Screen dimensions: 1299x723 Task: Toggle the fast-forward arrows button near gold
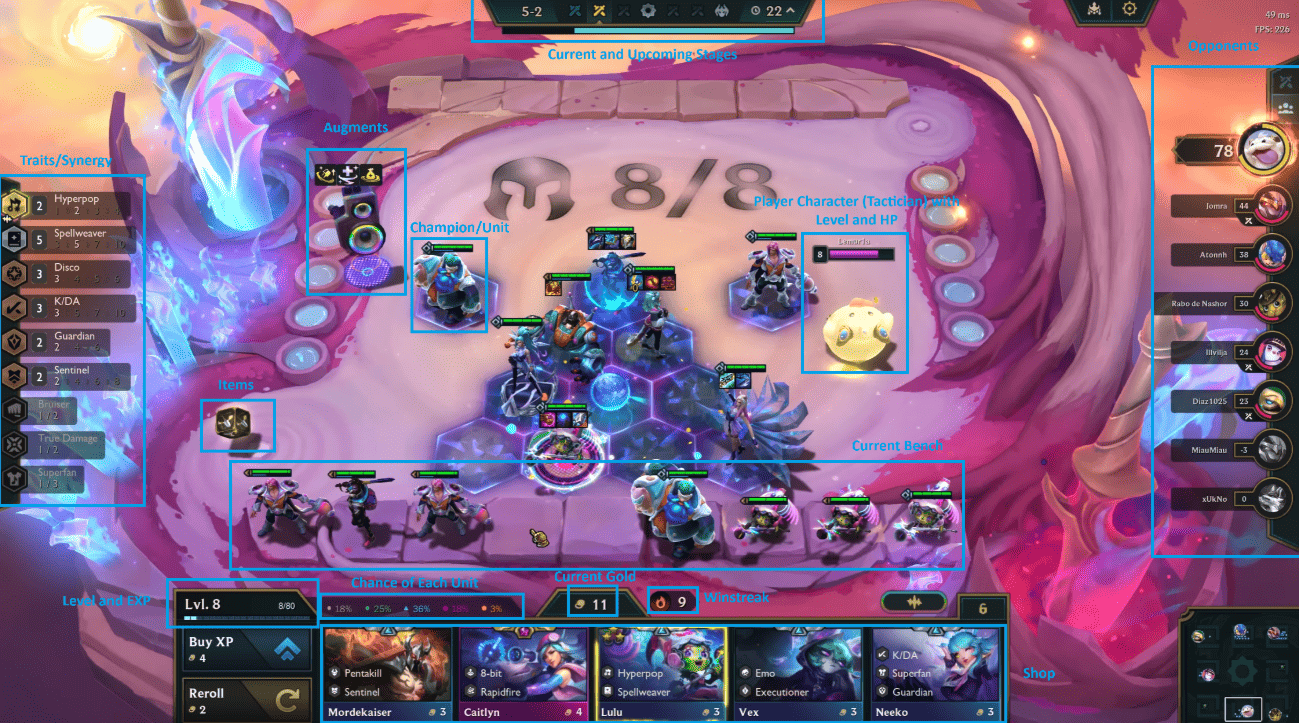tap(915, 601)
